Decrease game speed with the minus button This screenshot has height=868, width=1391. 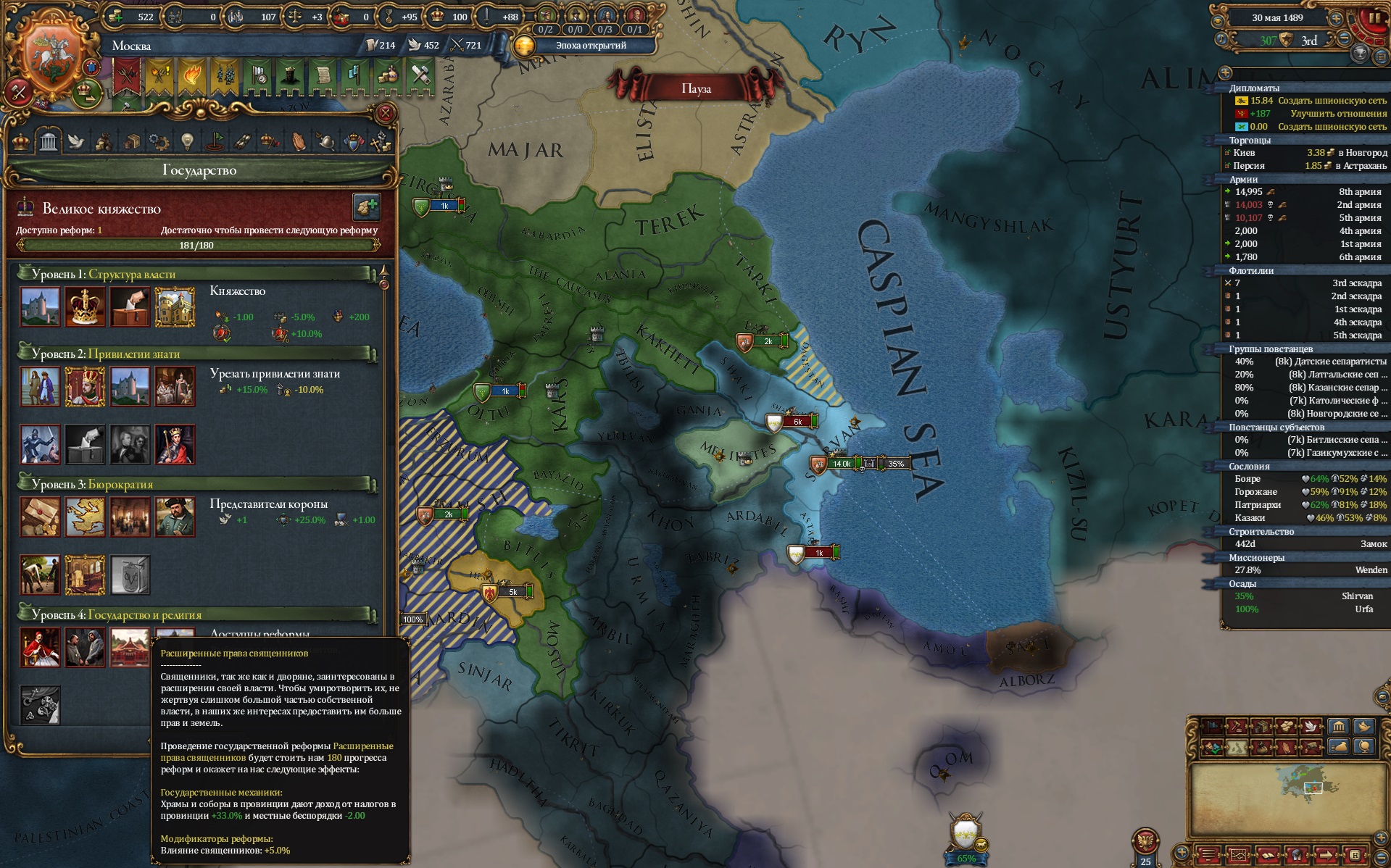pyautogui.click(x=1344, y=38)
